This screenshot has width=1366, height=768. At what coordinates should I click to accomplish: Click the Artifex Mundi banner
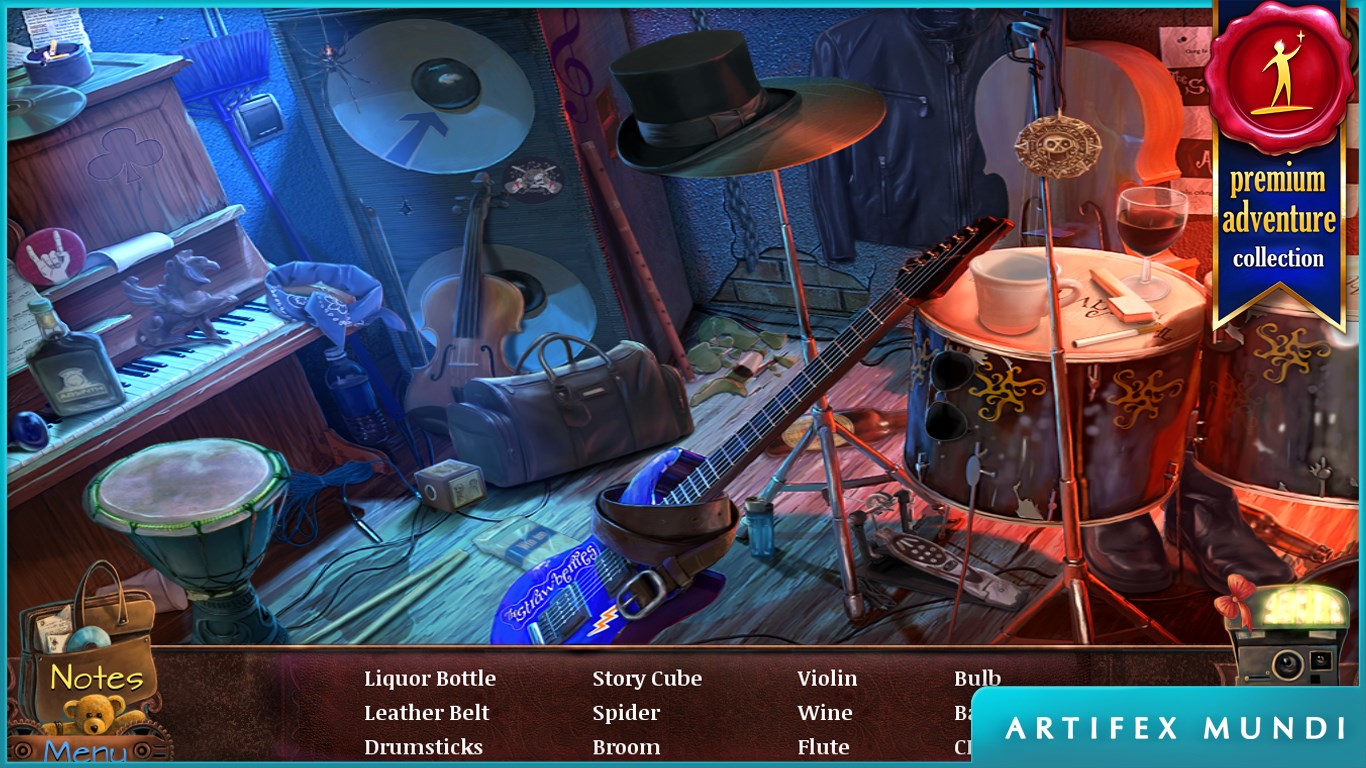(1175, 728)
